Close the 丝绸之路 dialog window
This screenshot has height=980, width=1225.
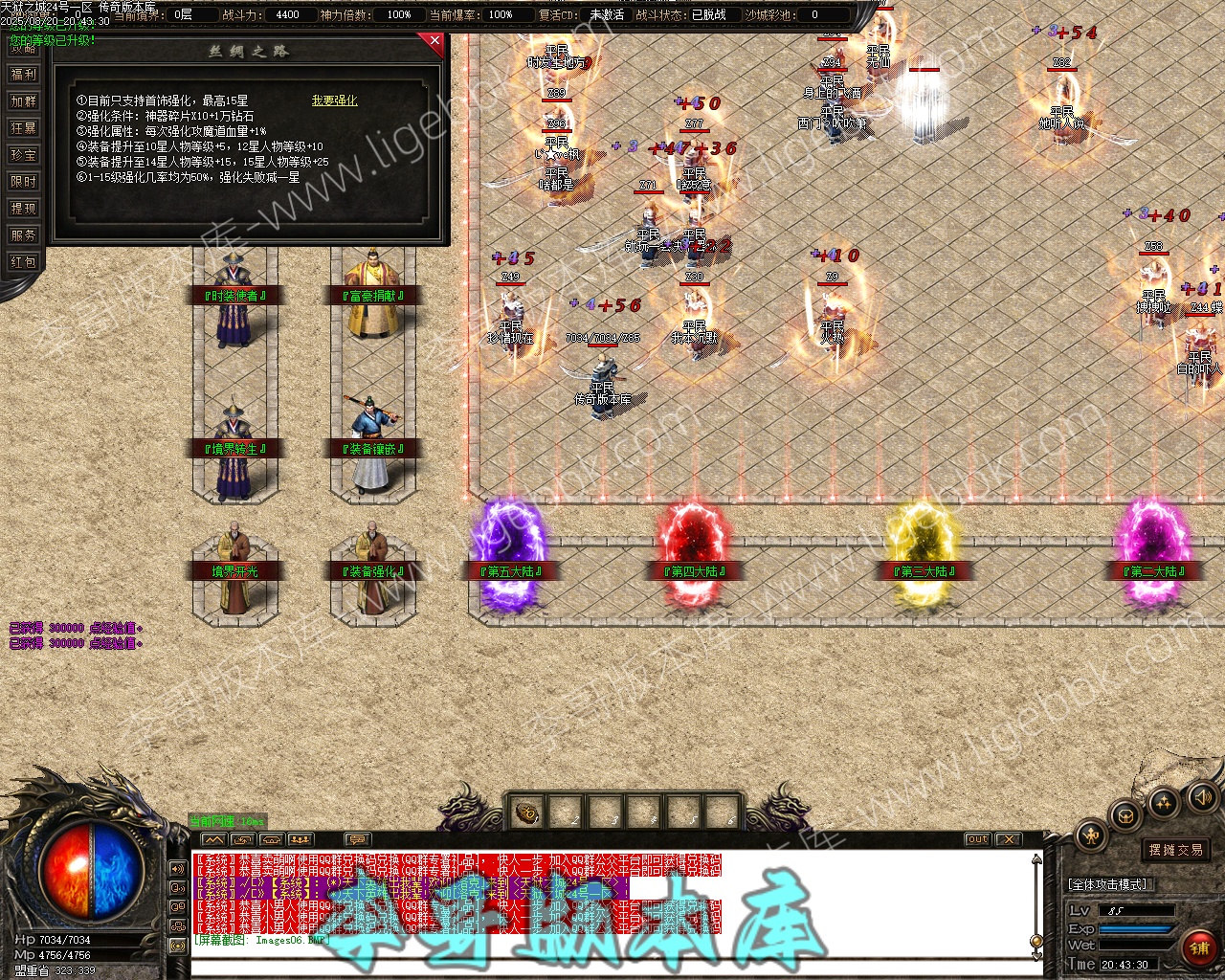pyautogui.click(x=435, y=41)
